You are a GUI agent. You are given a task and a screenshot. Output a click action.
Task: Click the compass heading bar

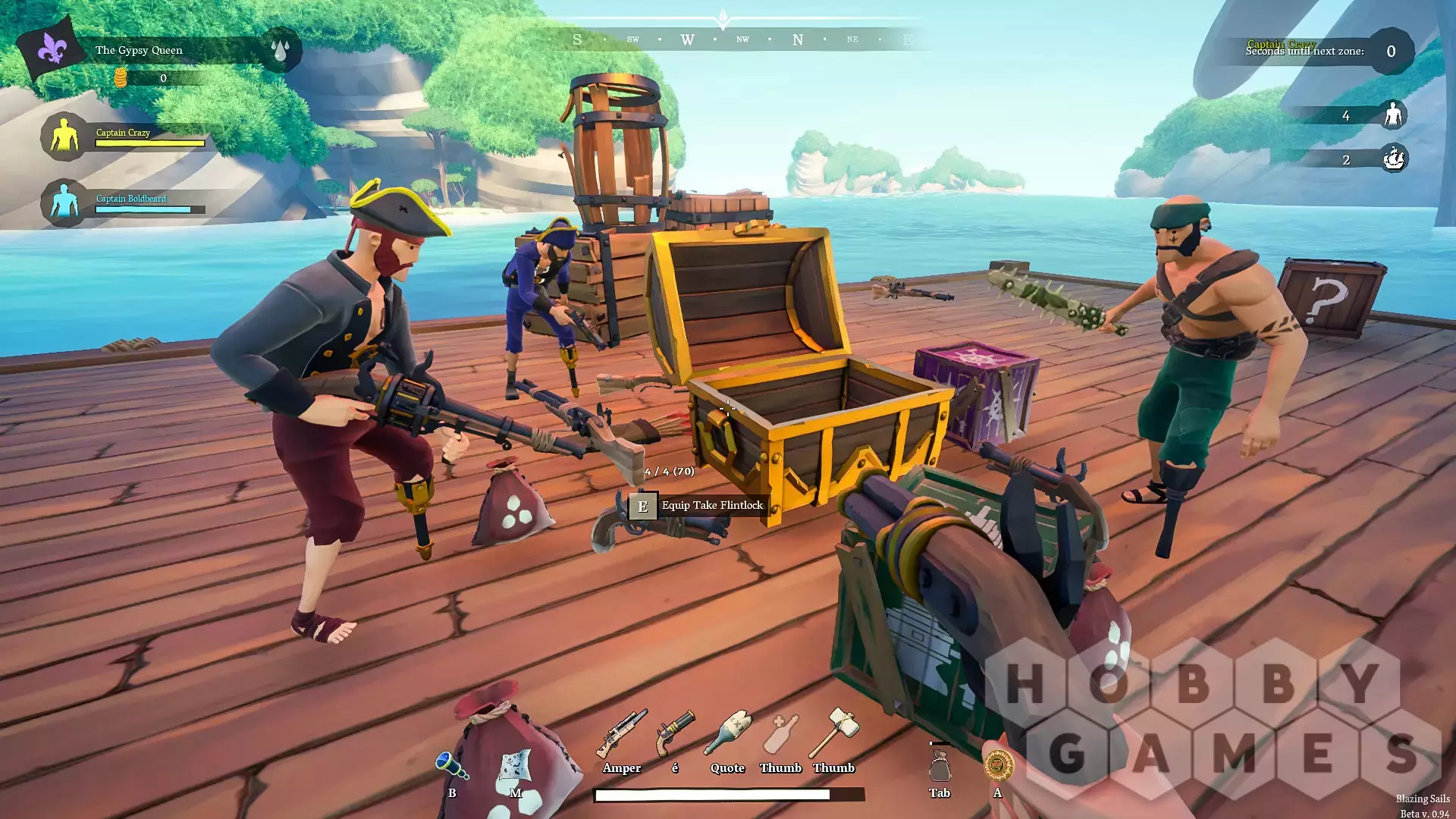tap(742, 39)
